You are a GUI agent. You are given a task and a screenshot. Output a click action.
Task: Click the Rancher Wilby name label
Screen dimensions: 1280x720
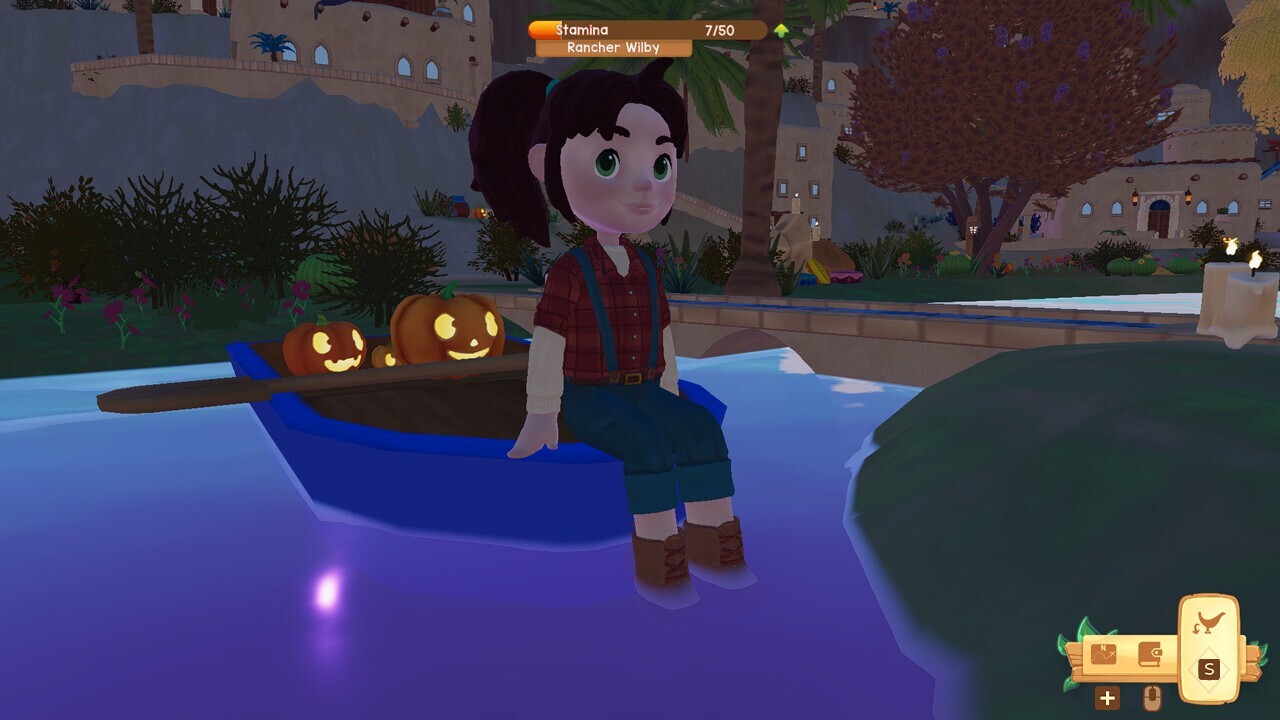pyautogui.click(x=613, y=47)
